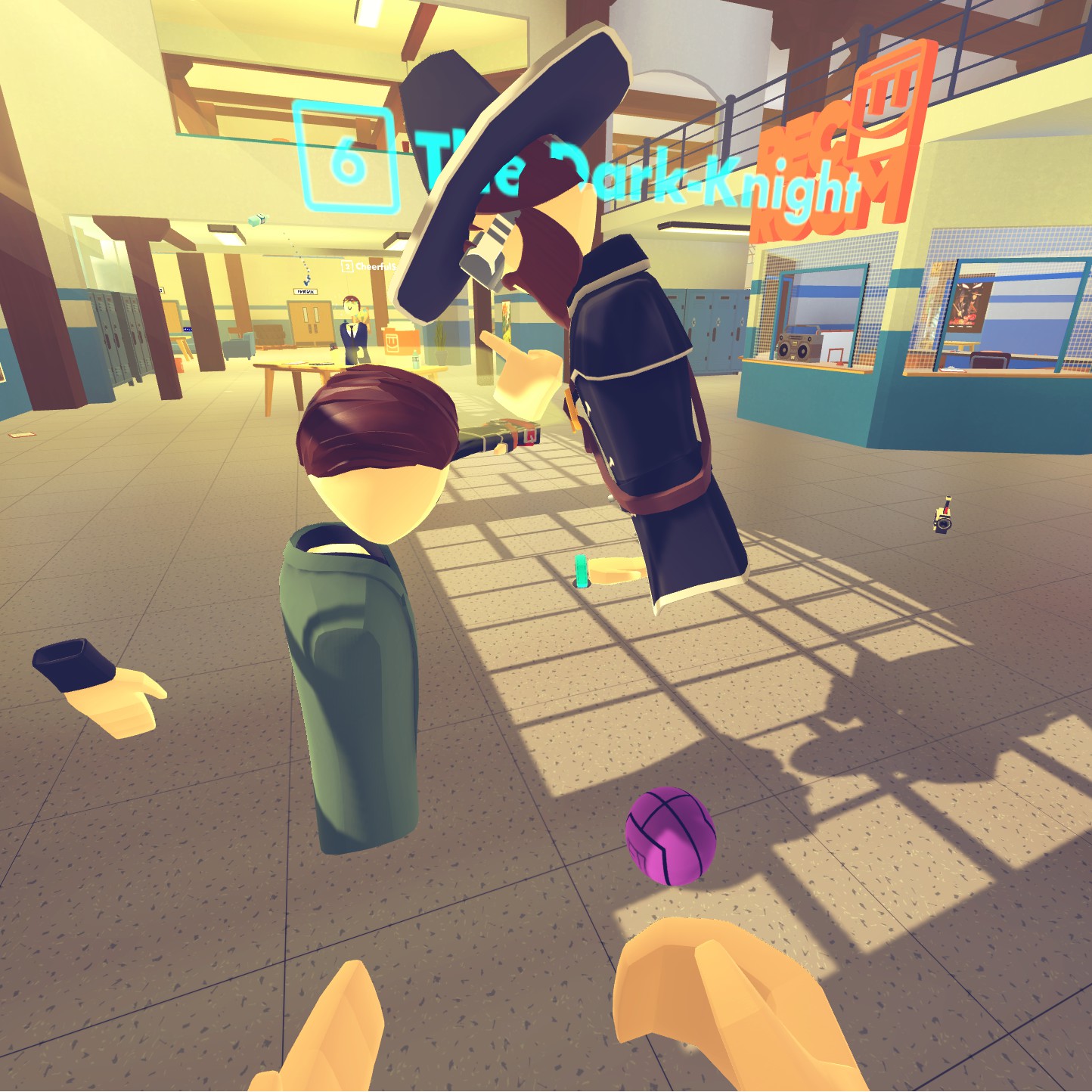This screenshot has width=1092, height=1092.
Task: Grab the water bottle on the bench
Action: click(416, 357)
